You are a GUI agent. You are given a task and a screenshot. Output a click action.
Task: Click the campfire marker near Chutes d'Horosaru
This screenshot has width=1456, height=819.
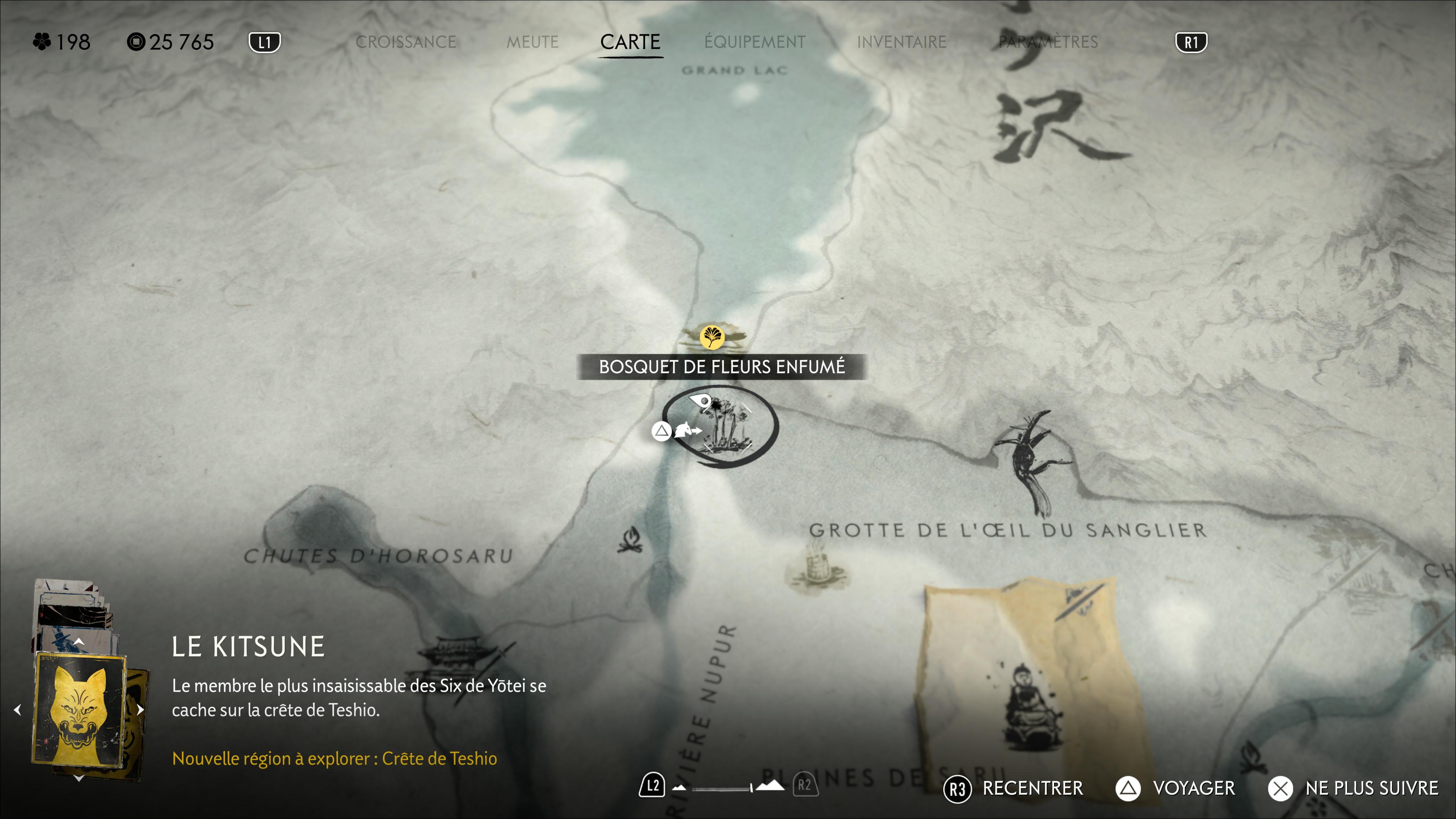[x=630, y=541]
